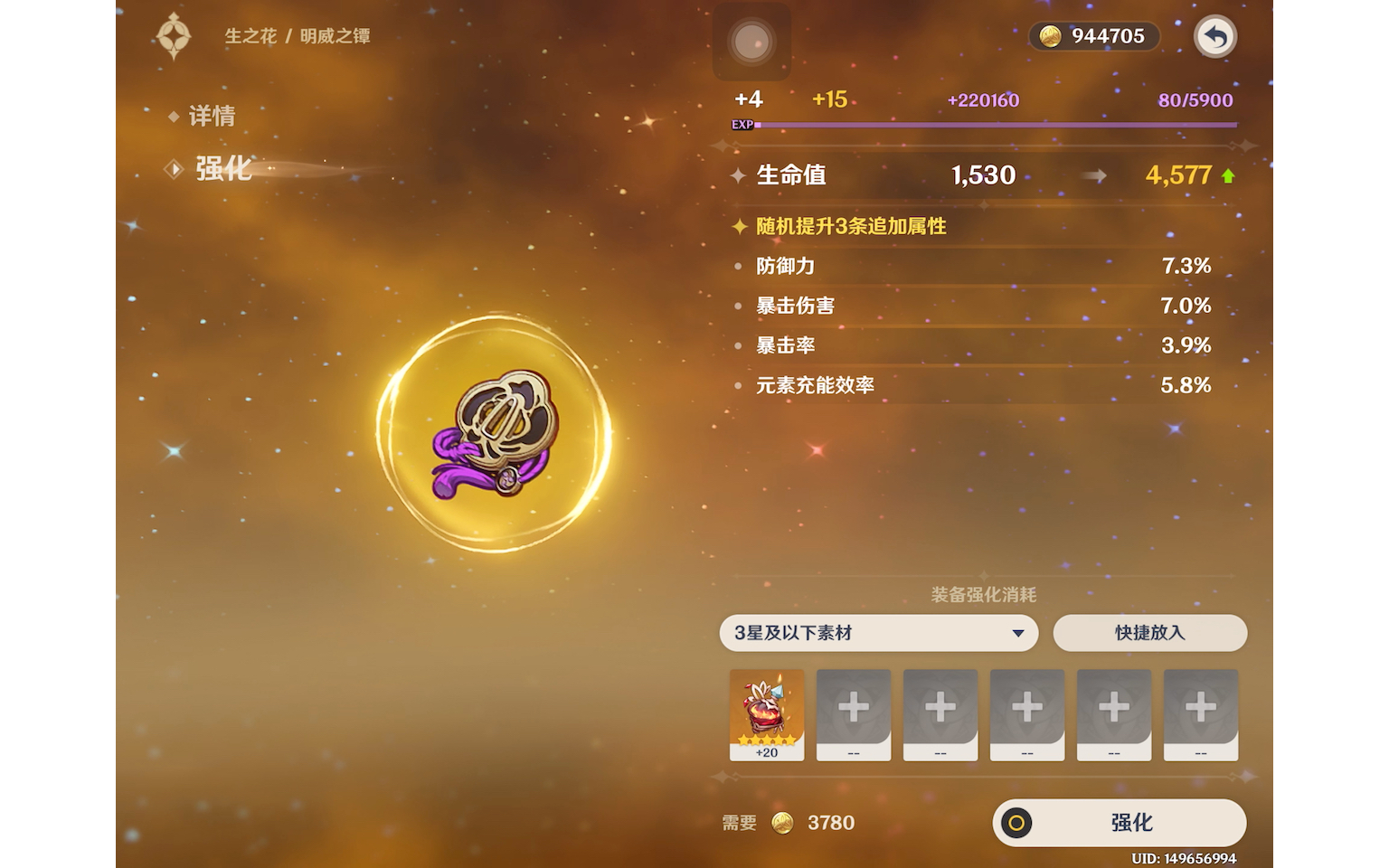Select the 强化 tab
1389x868 pixels.
pyautogui.click(x=222, y=168)
